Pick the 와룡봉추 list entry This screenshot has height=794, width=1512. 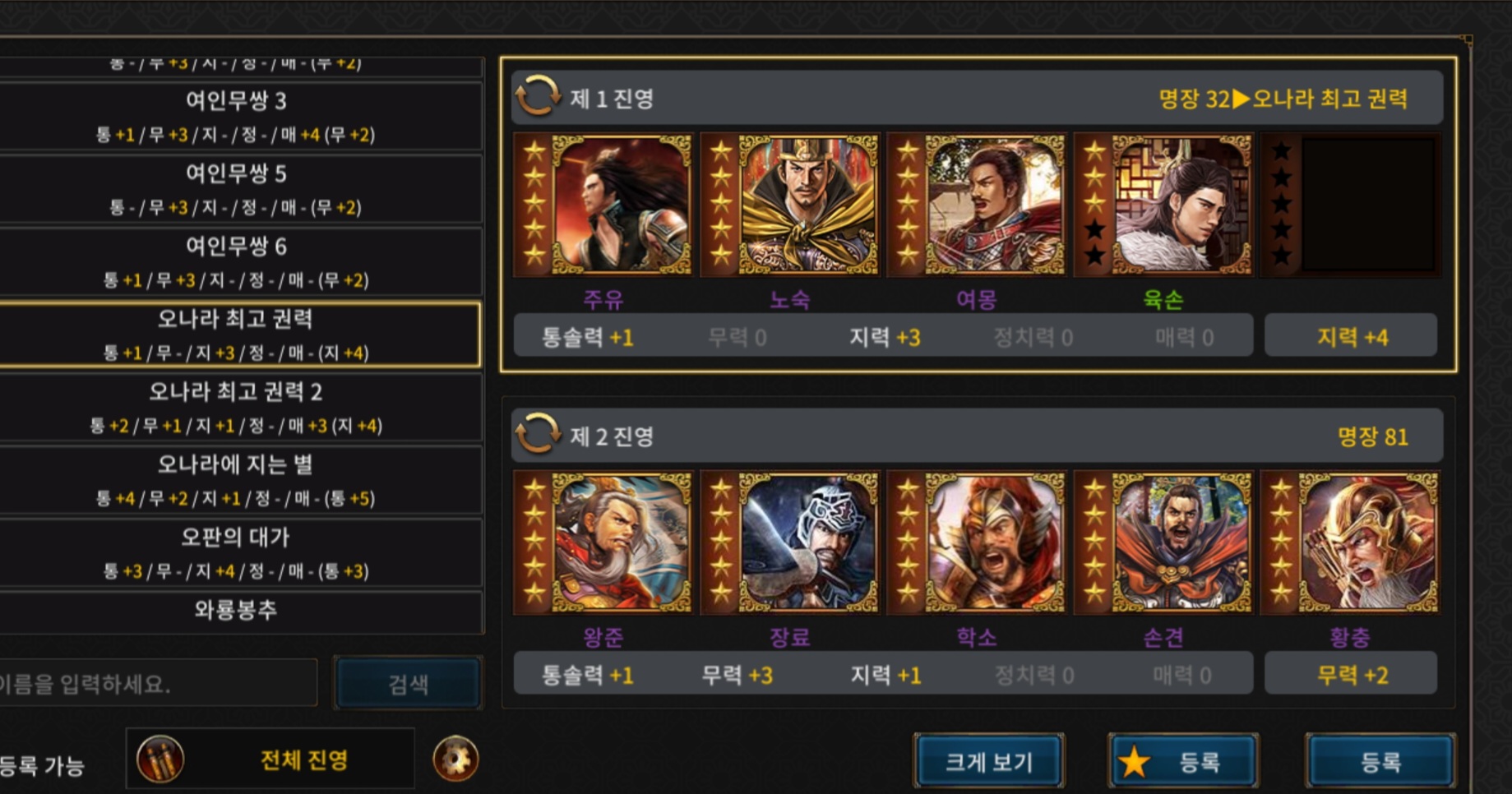(x=237, y=611)
